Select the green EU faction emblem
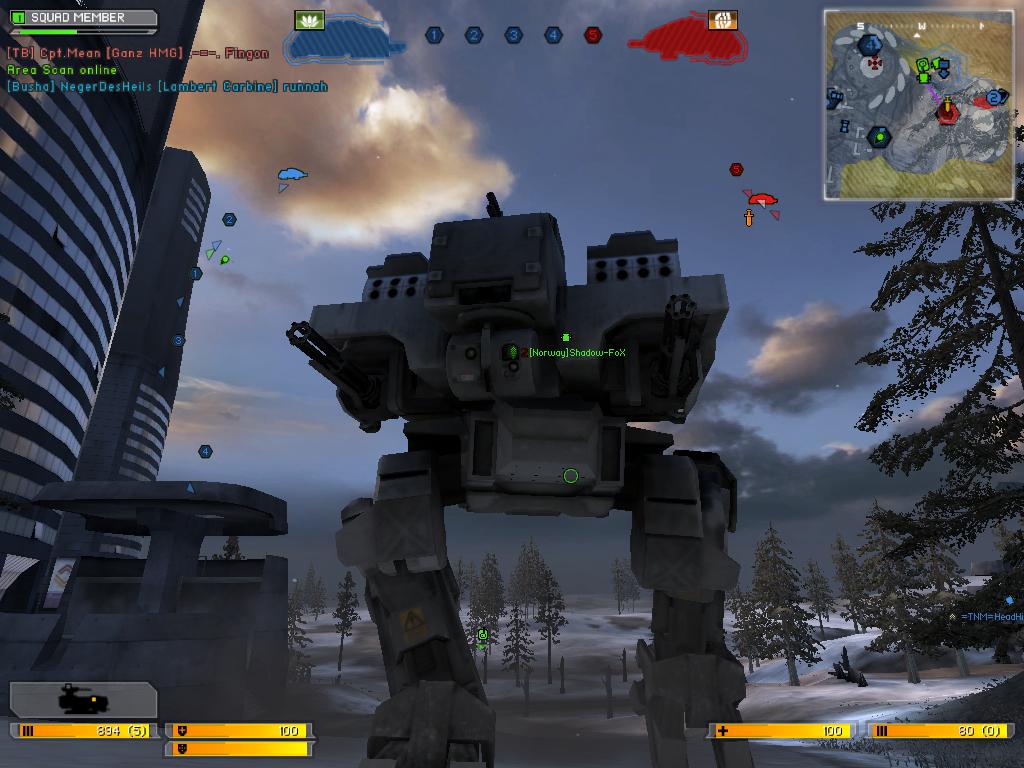1024x768 pixels. click(310, 20)
